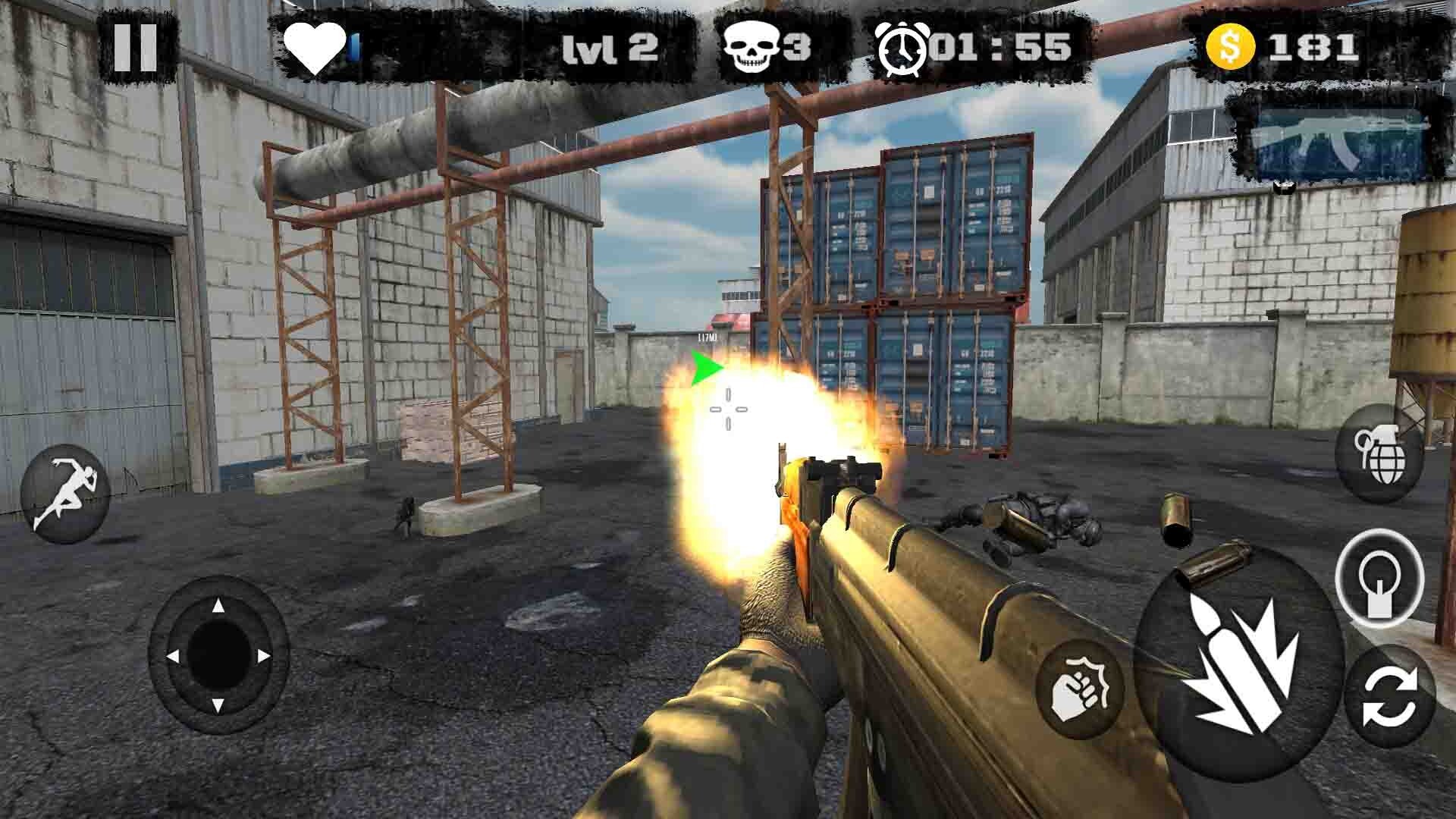Click the movement joystick pad

(x=218, y=655)
